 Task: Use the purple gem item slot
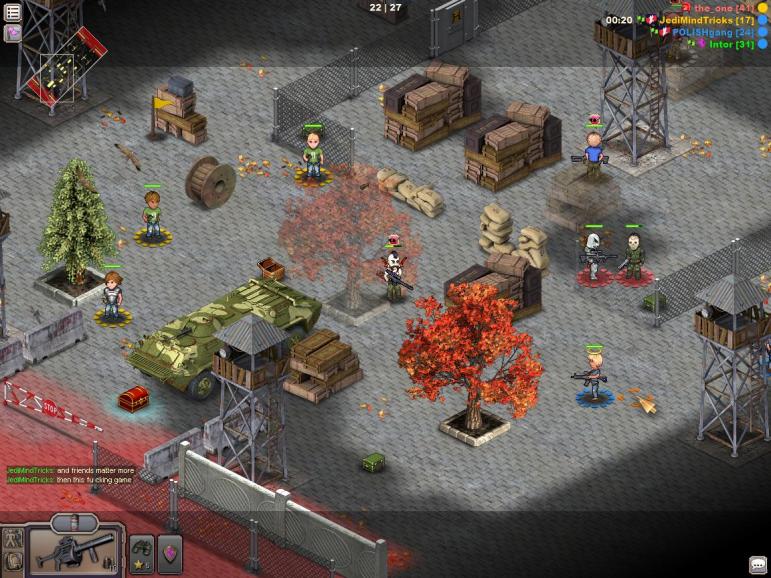pyautogui.click(x=170, y=553)
